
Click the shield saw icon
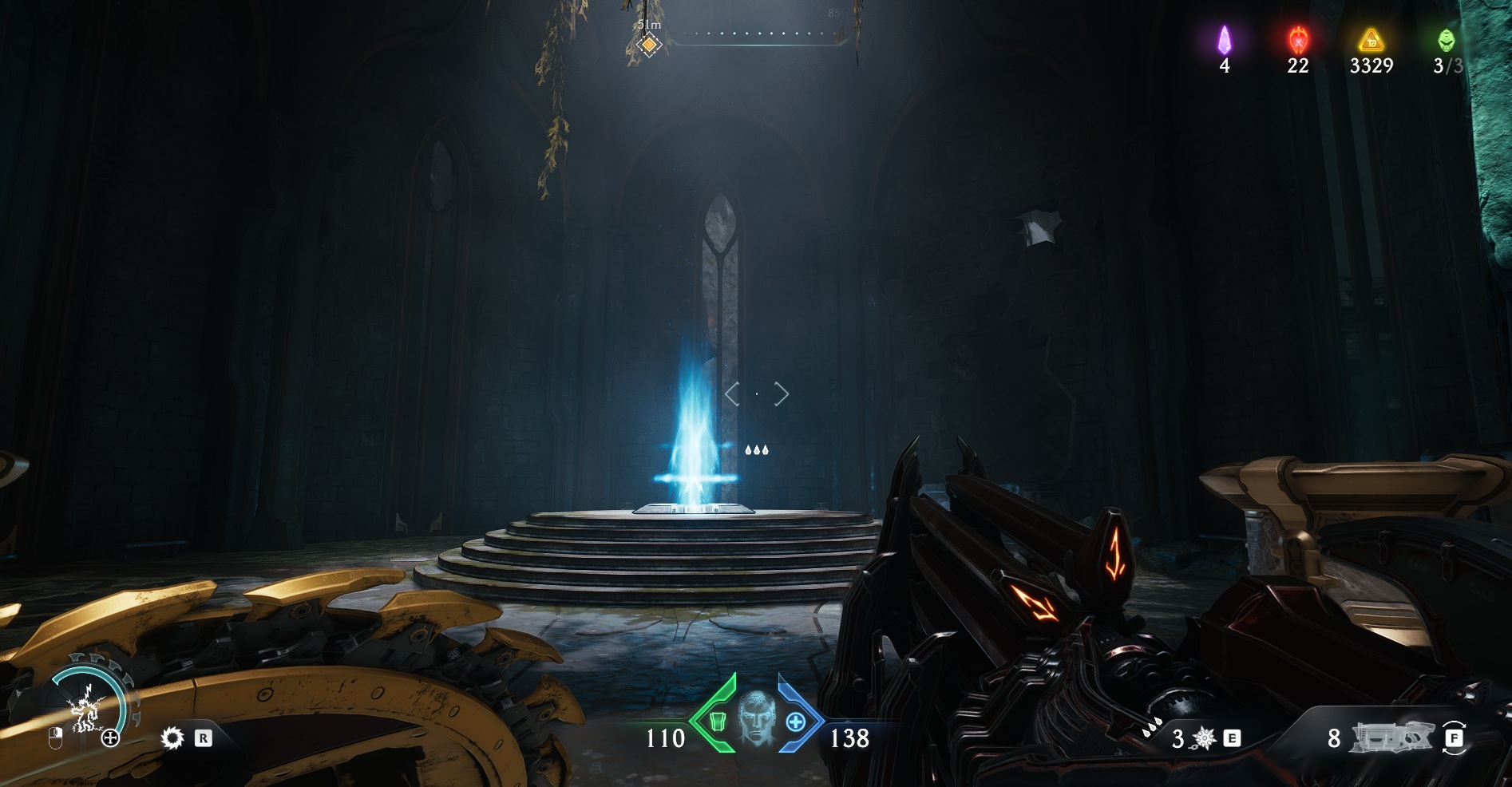coord(172,738)
